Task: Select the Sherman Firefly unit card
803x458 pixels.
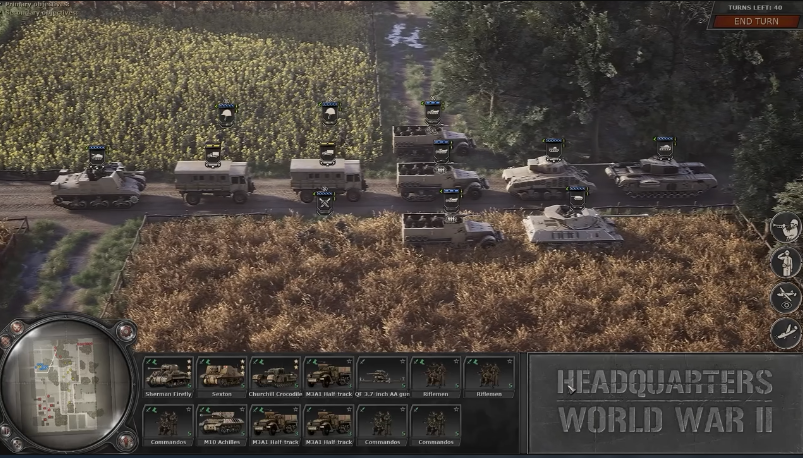Action: (168, 377)
